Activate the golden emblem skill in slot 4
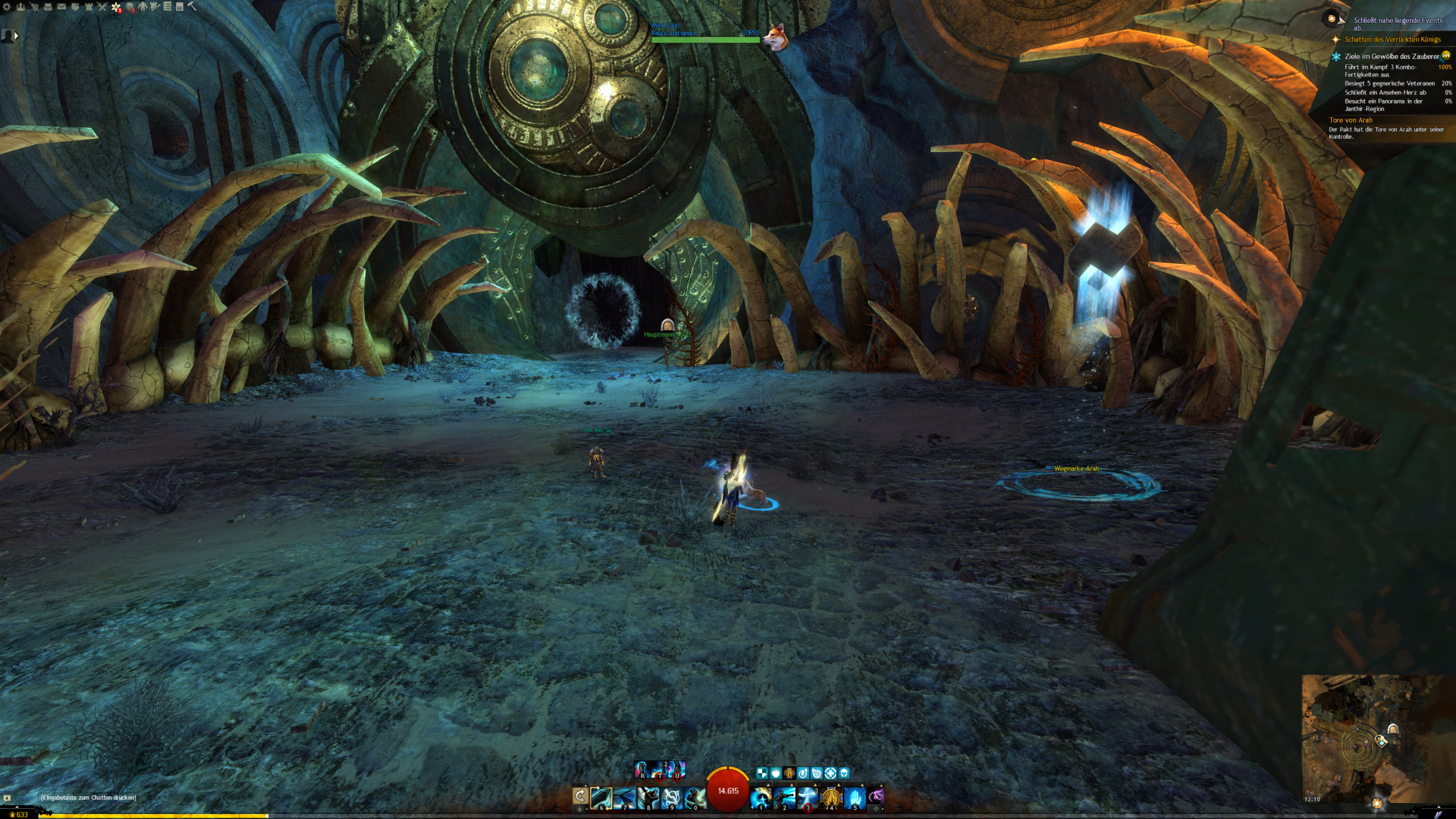 pos(831,797)
